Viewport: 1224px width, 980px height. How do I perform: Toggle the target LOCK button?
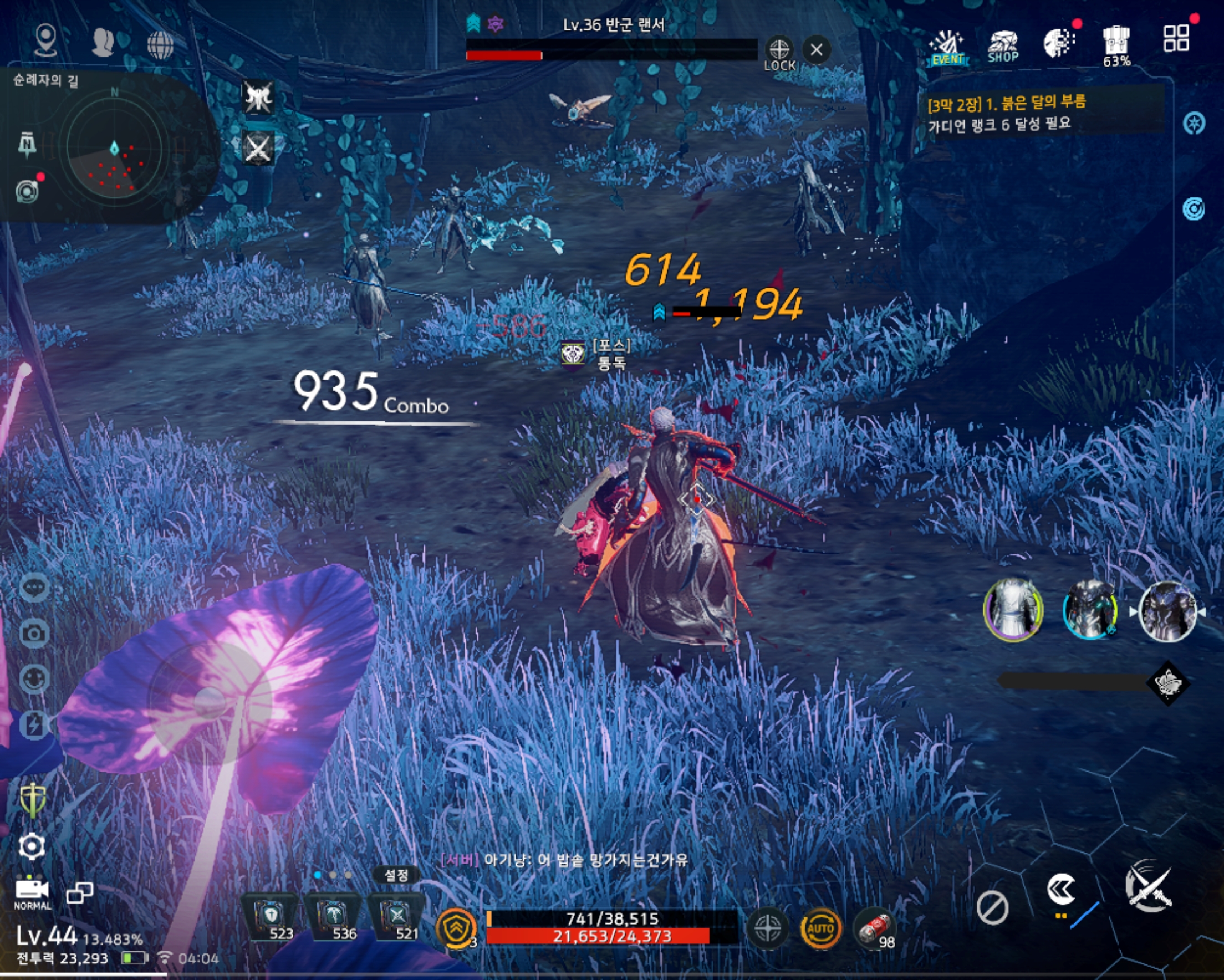tap(779, 53)
